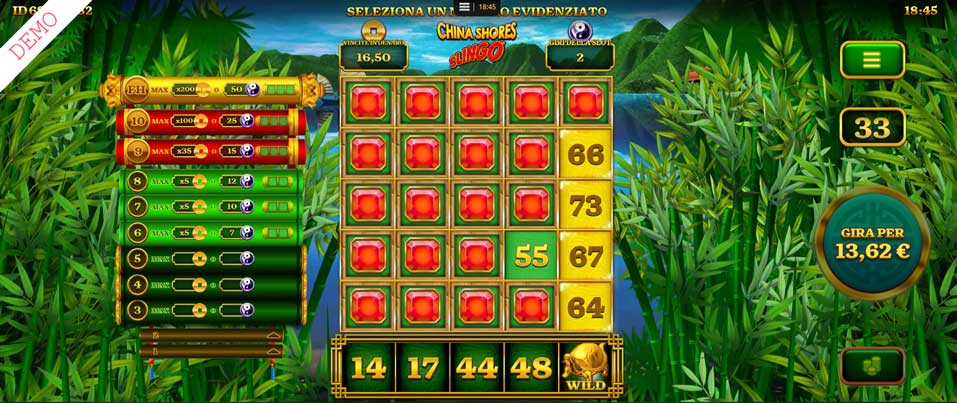
Task: Choose grid tile number 73
Action: coord(585,205)
